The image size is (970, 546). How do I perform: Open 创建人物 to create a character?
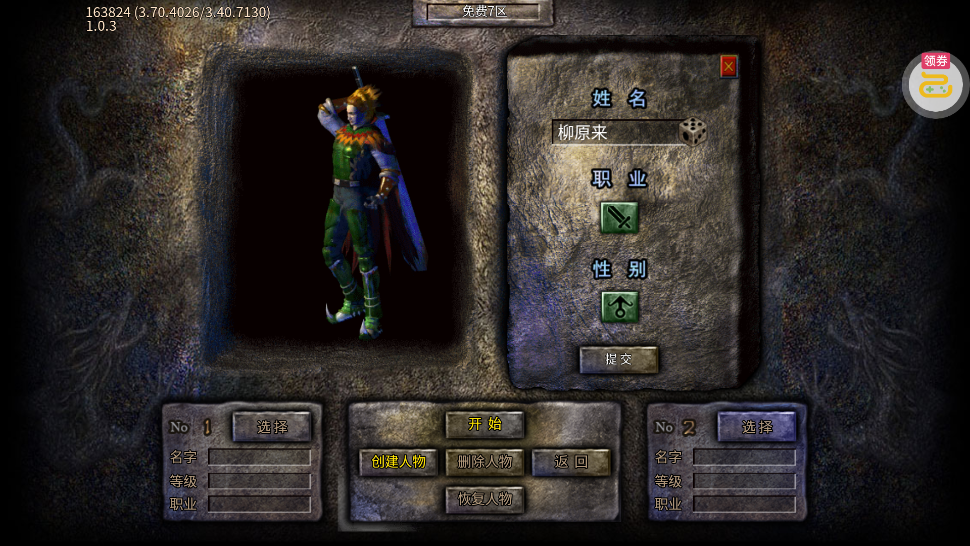pyautogui.click(x=399, y=462)
